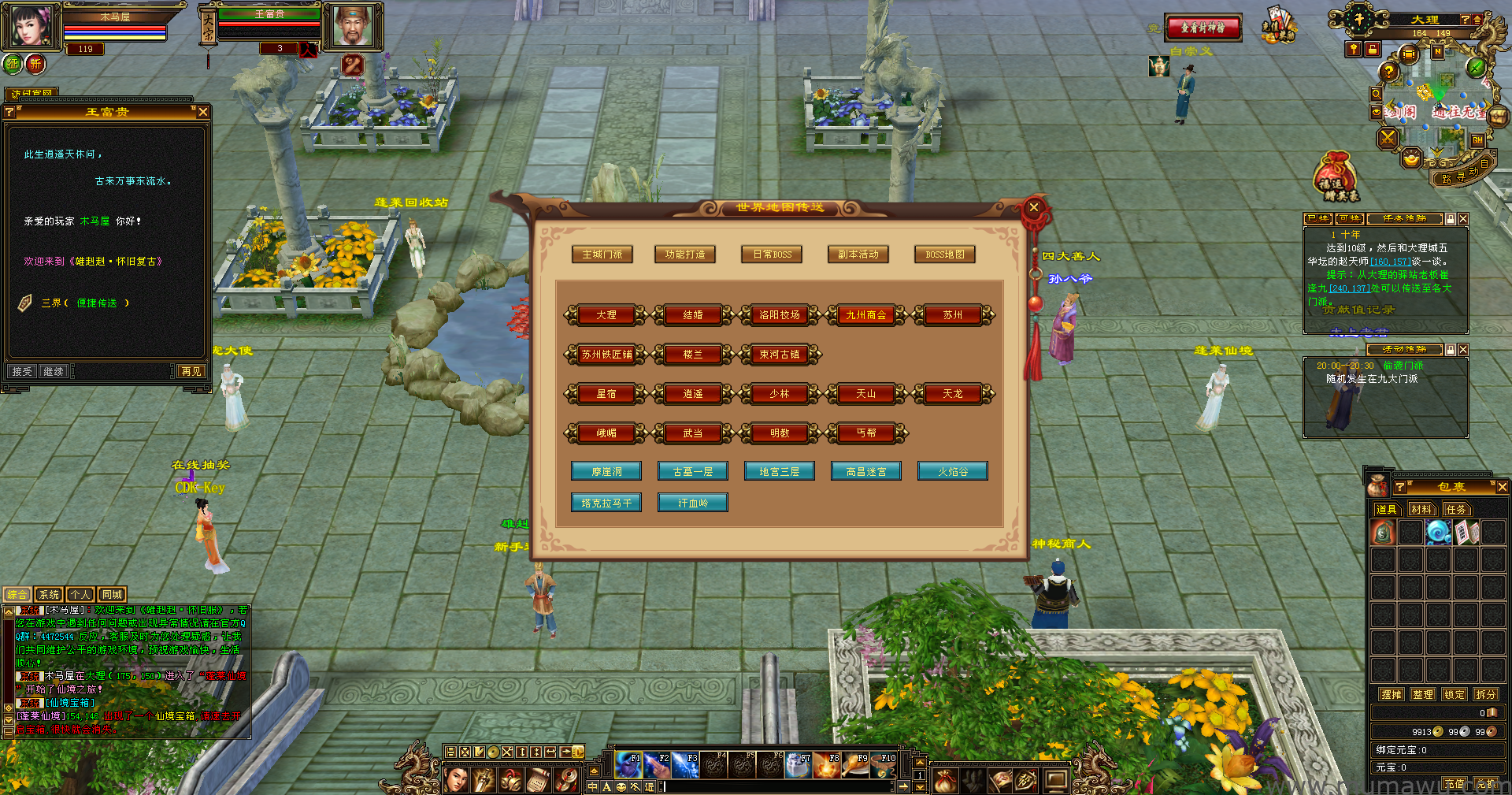Screen dimensions: 1512x795
Task: Close the 王富贵 dialogue window
Action: pos(203,112)
